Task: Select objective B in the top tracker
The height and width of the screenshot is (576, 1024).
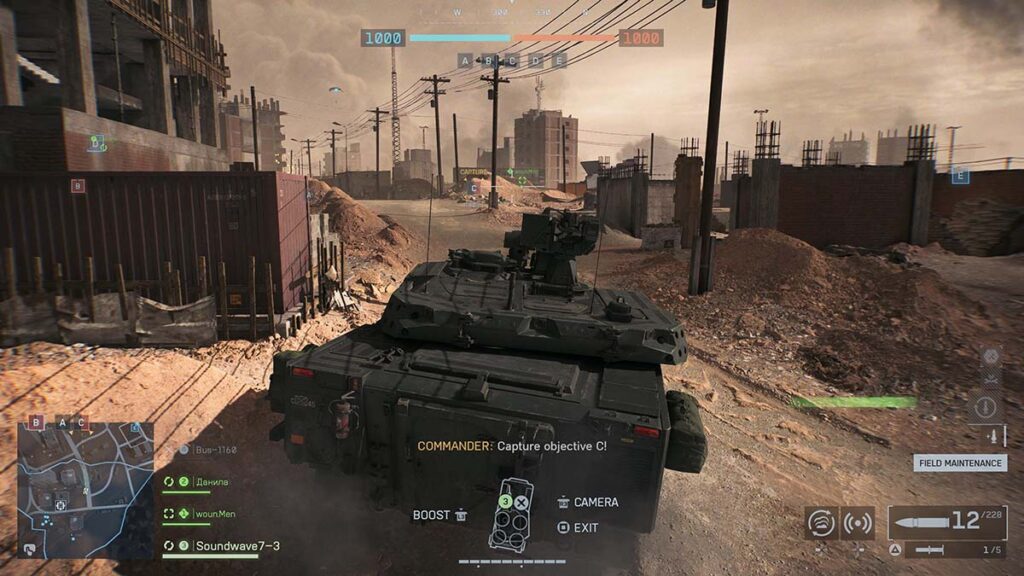Action: 489,61
